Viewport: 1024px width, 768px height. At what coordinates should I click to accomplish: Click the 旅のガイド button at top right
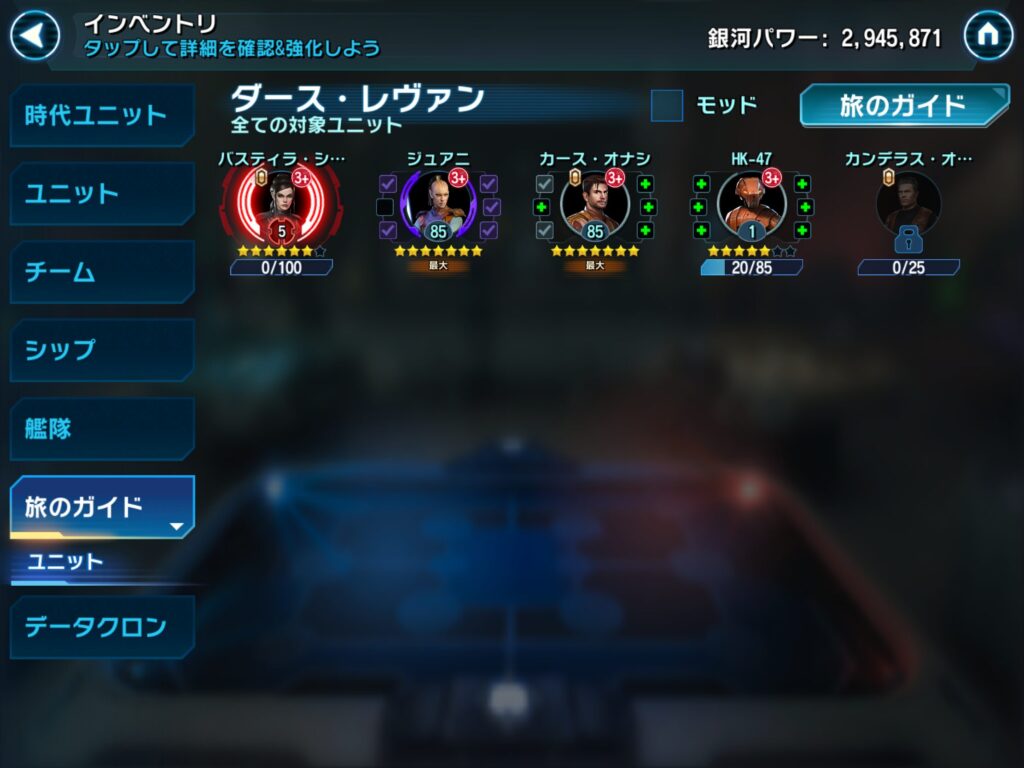tap(903, 106)
